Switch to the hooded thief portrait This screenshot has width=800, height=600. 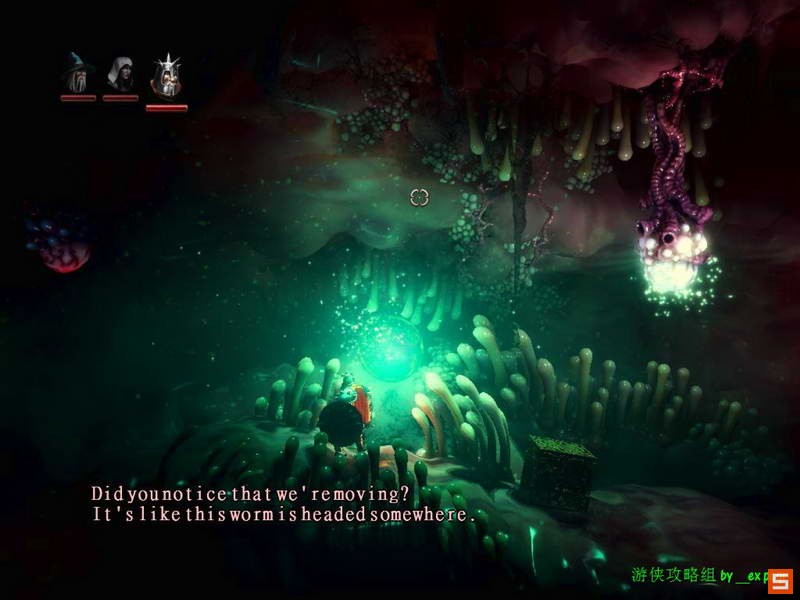coord(120,72)
